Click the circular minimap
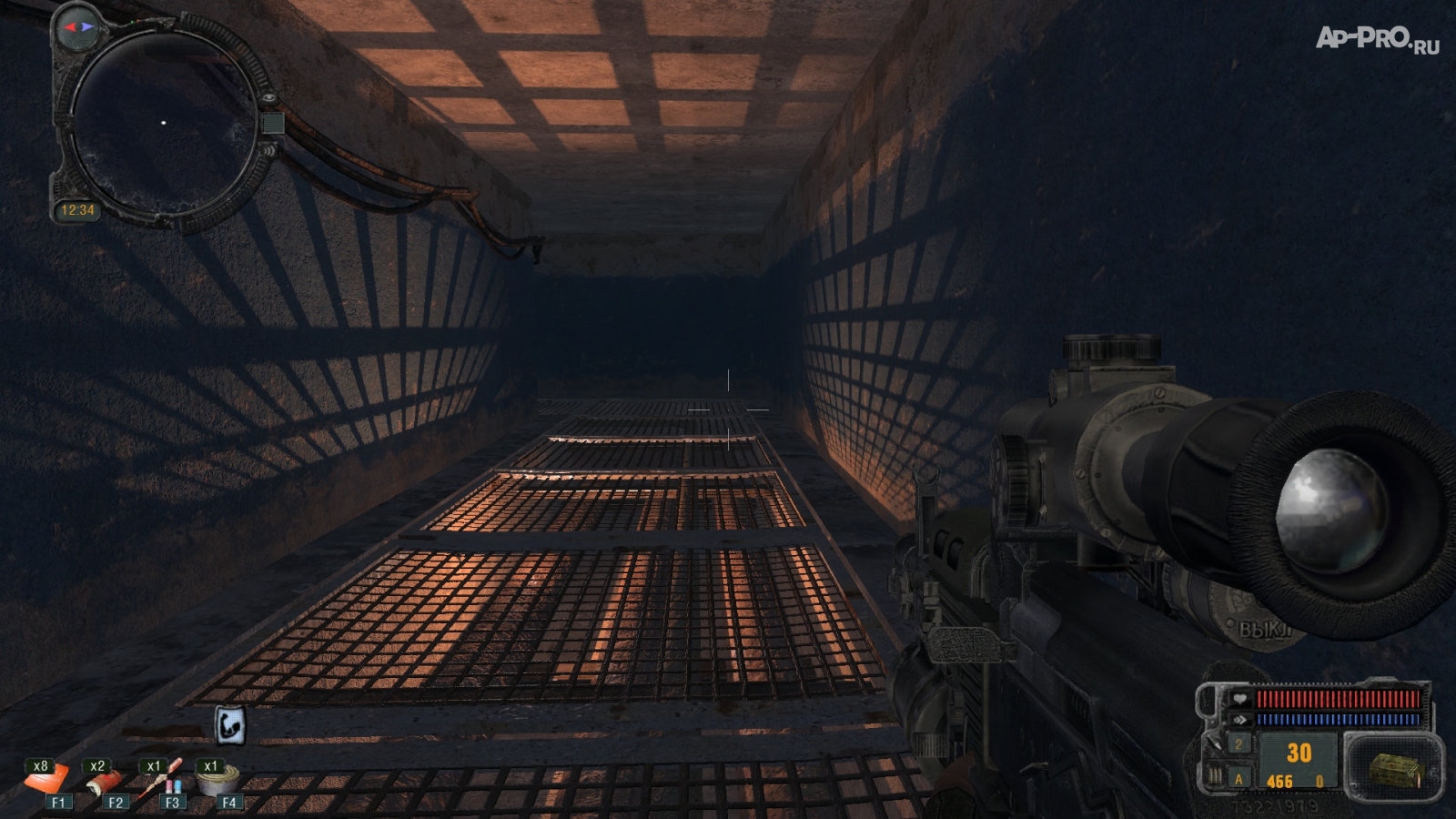Viewport: 1456px width, 819px height. [x=164, y=123]
